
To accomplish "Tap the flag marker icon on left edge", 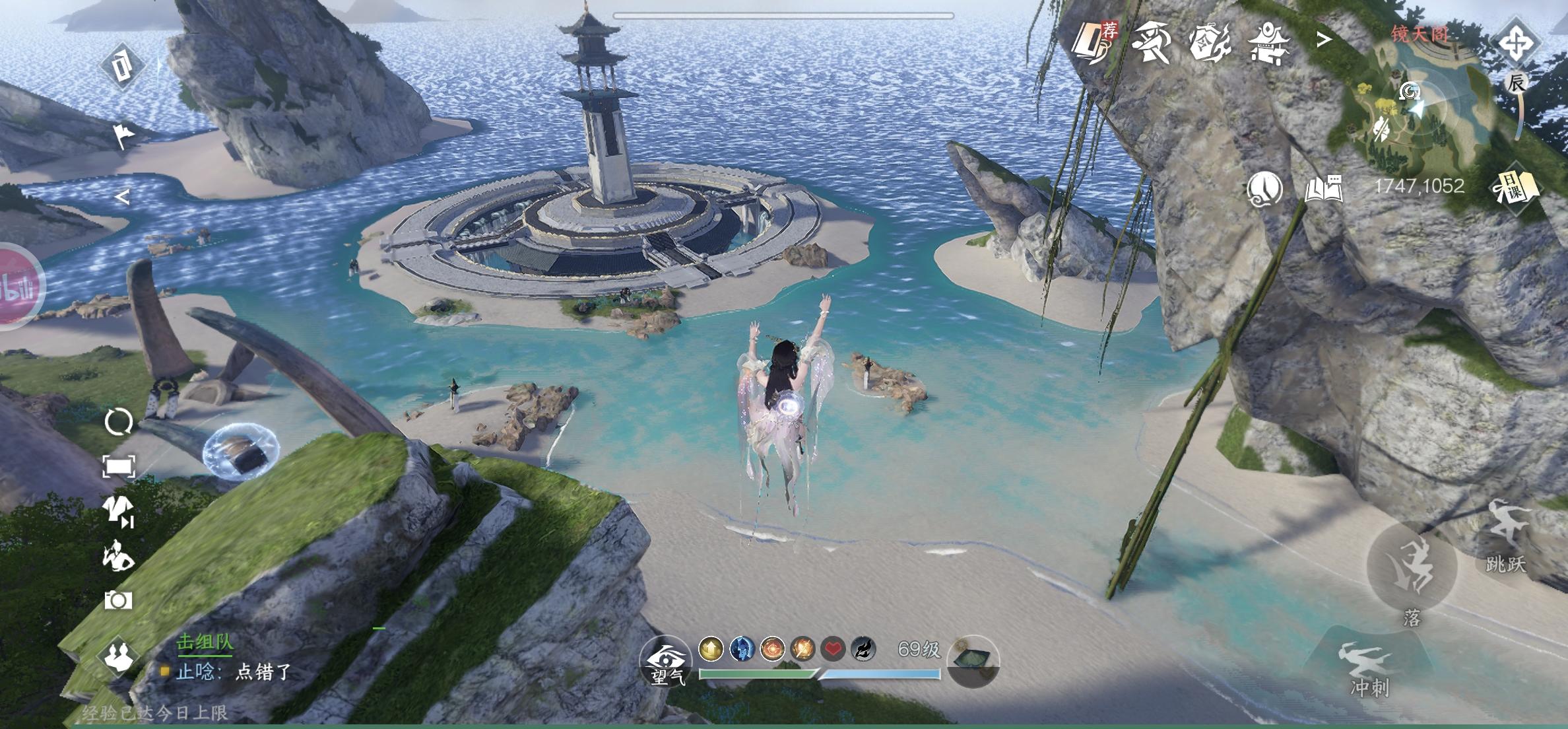I will [x=123, y=135].
